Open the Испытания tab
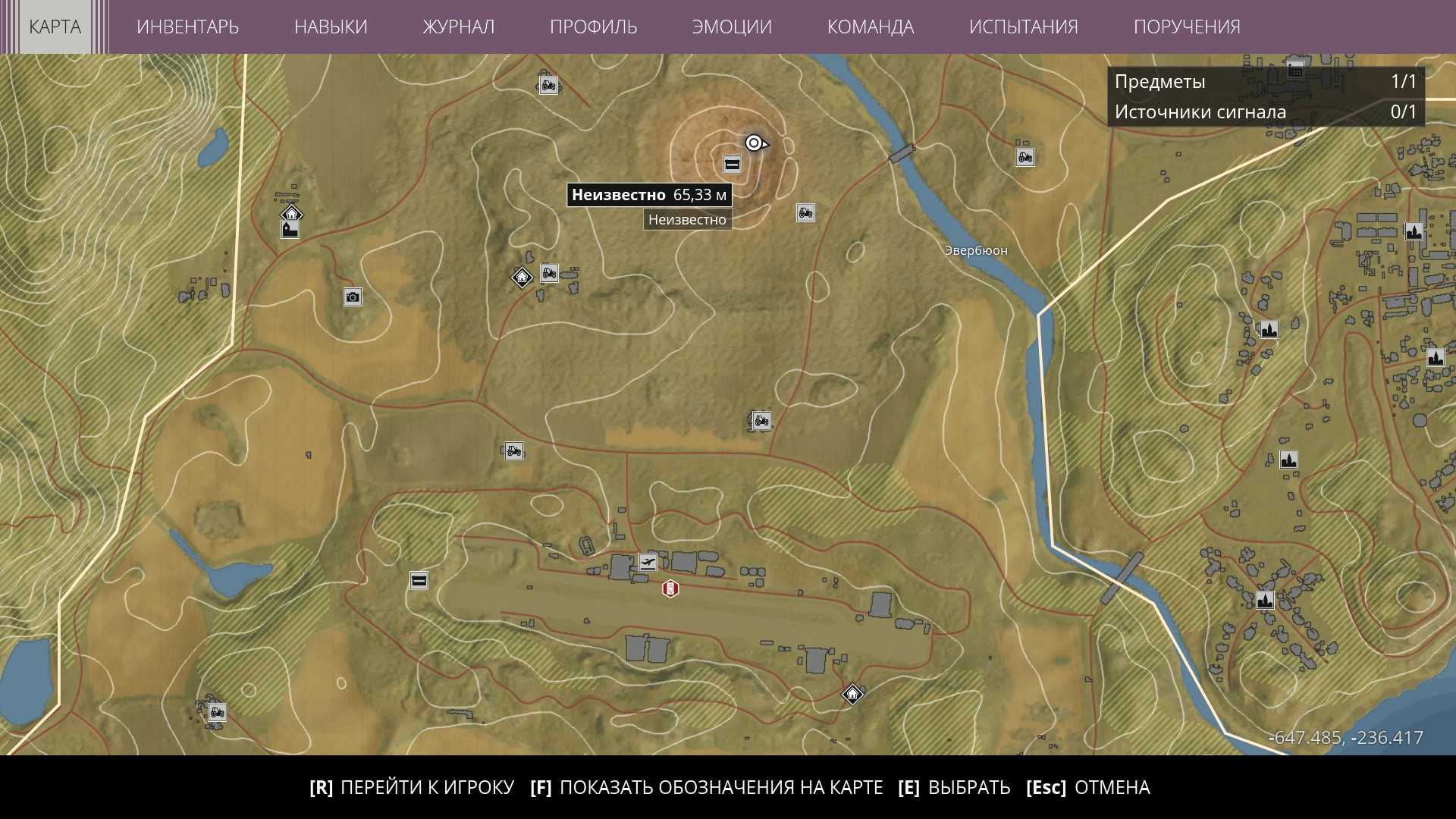 pos(1023,27)
